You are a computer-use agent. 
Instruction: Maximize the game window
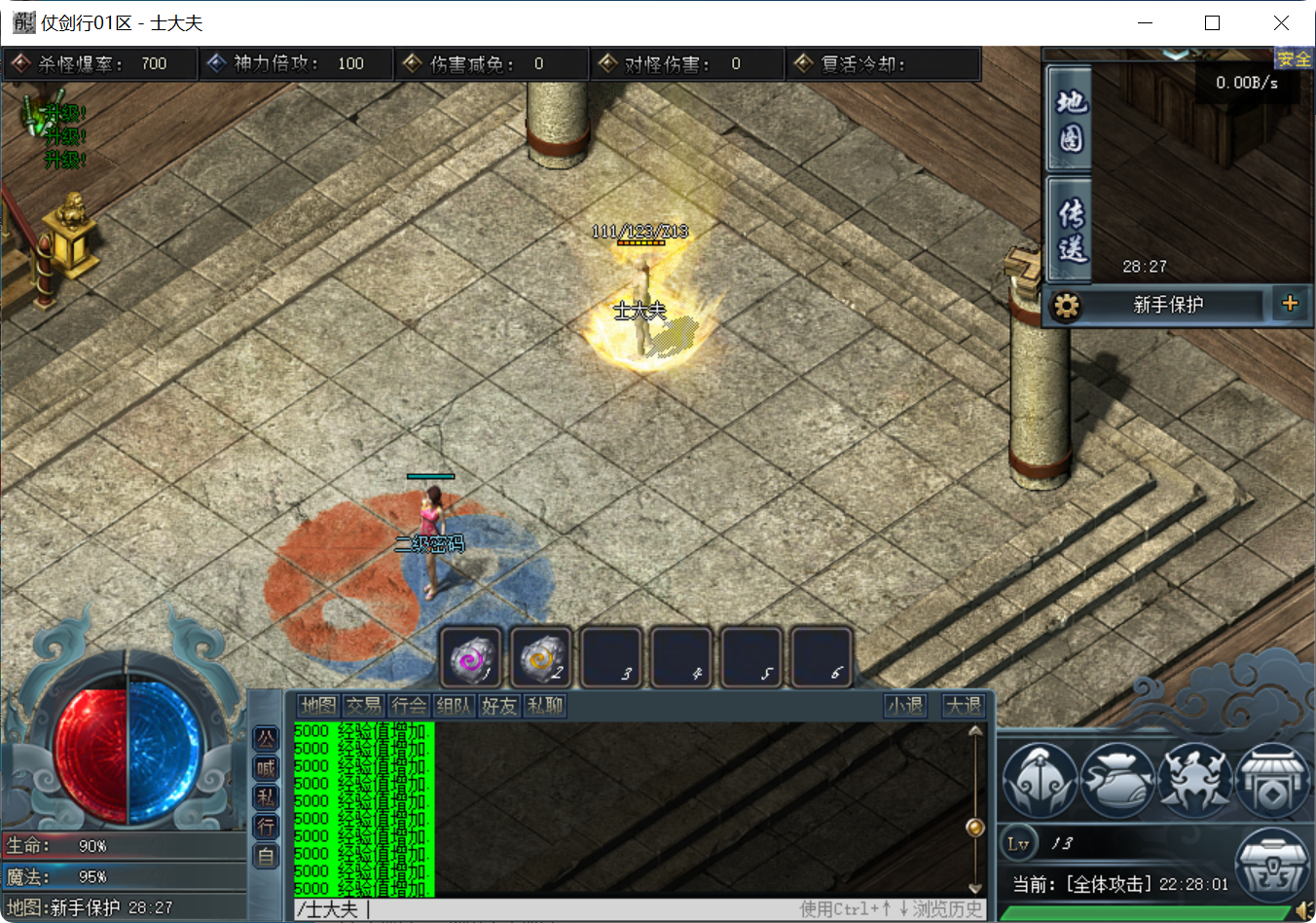1212,22
